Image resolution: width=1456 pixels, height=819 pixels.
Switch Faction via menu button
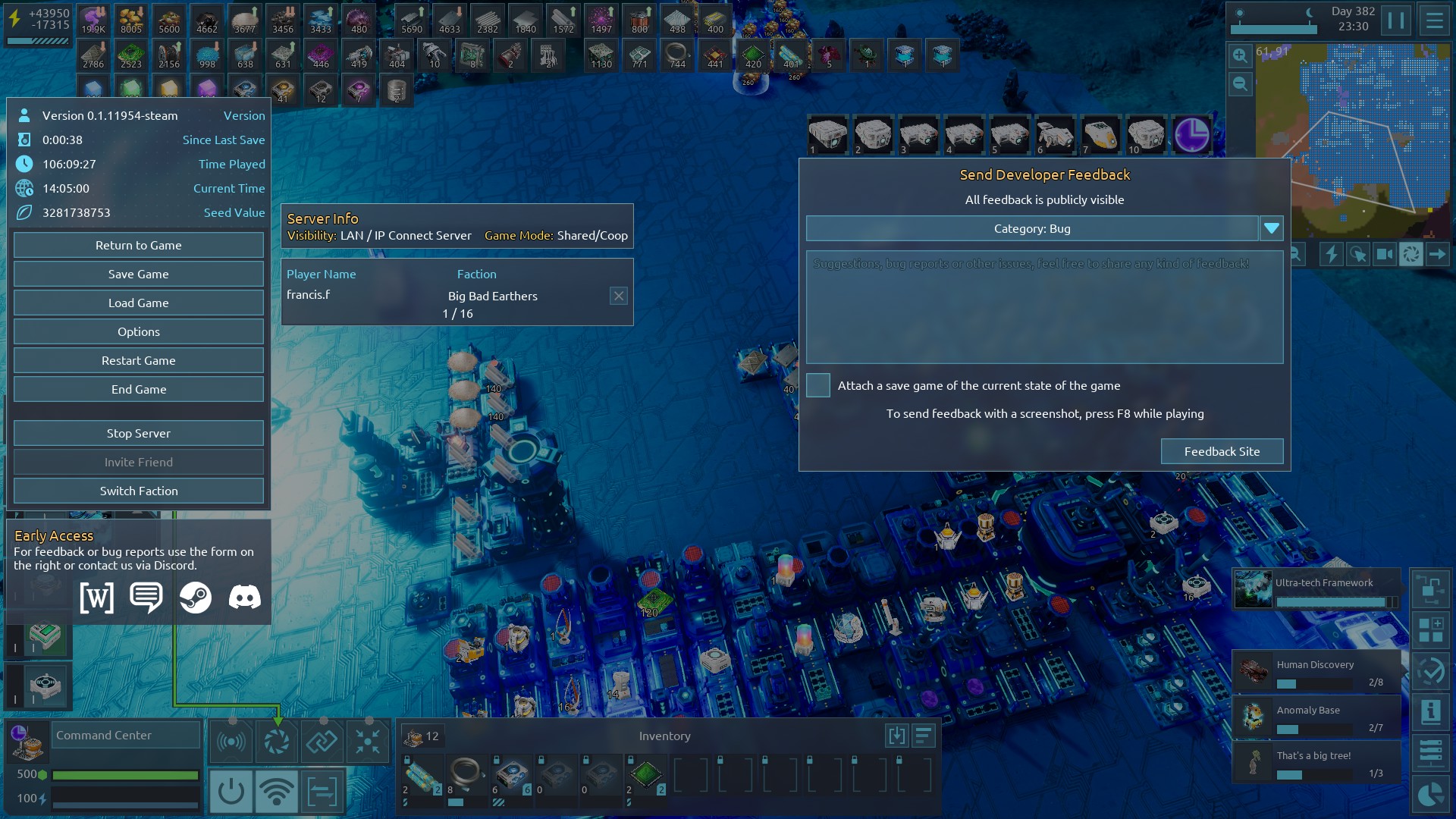pos(139,491)
